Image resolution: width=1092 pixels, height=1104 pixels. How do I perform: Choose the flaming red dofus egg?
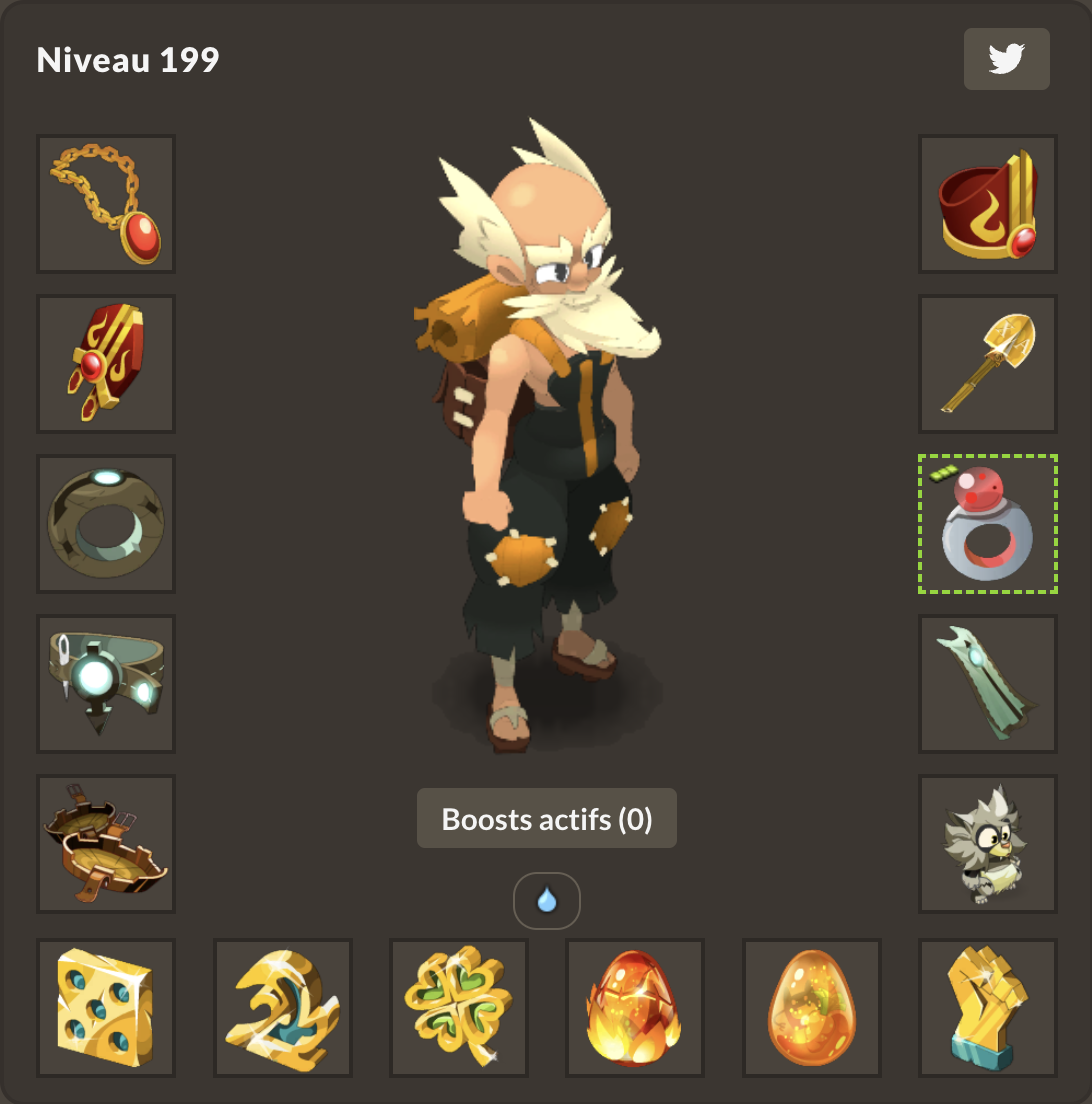[x=635, y=1008]
